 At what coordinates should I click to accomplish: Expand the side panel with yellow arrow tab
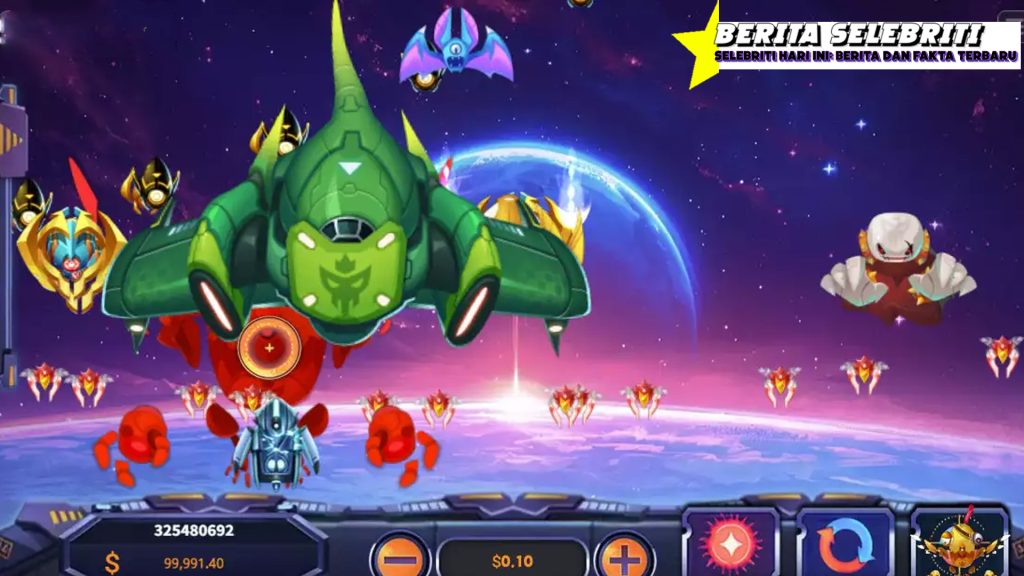10,138
